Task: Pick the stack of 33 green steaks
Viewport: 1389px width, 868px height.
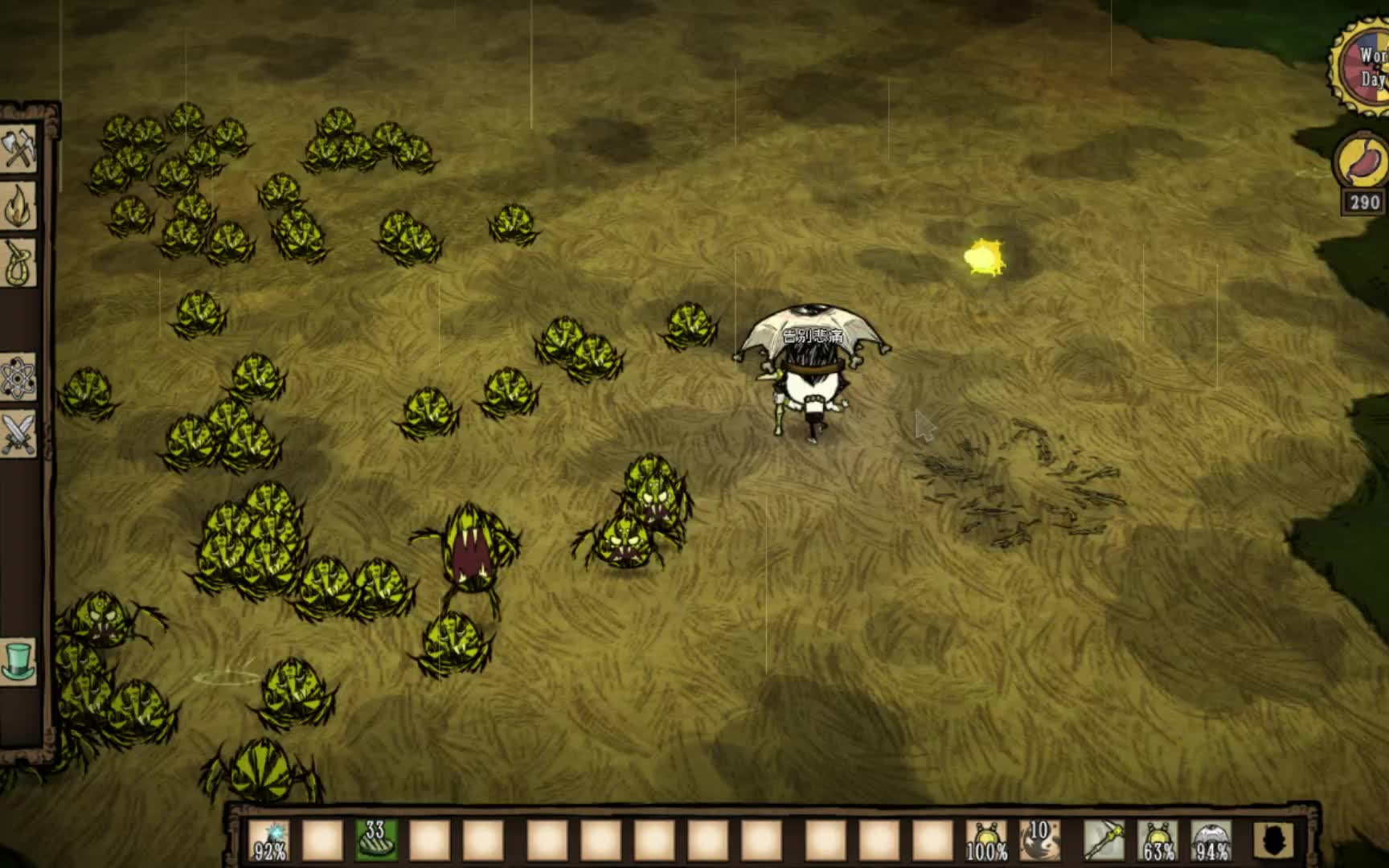Action: pos(375,841)
